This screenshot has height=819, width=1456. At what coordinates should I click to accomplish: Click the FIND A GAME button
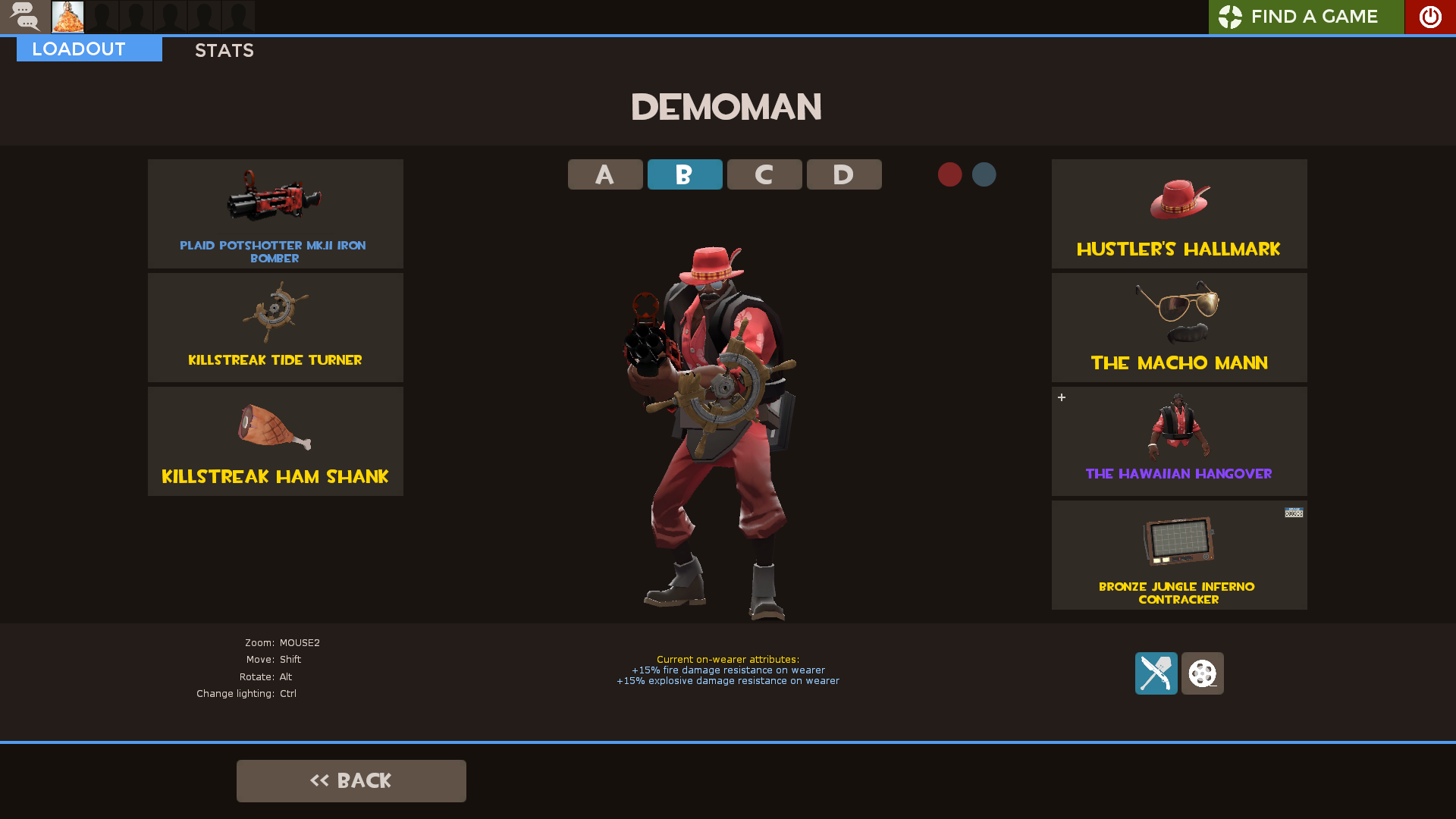pyautogui.click(x=1306, y=17)
